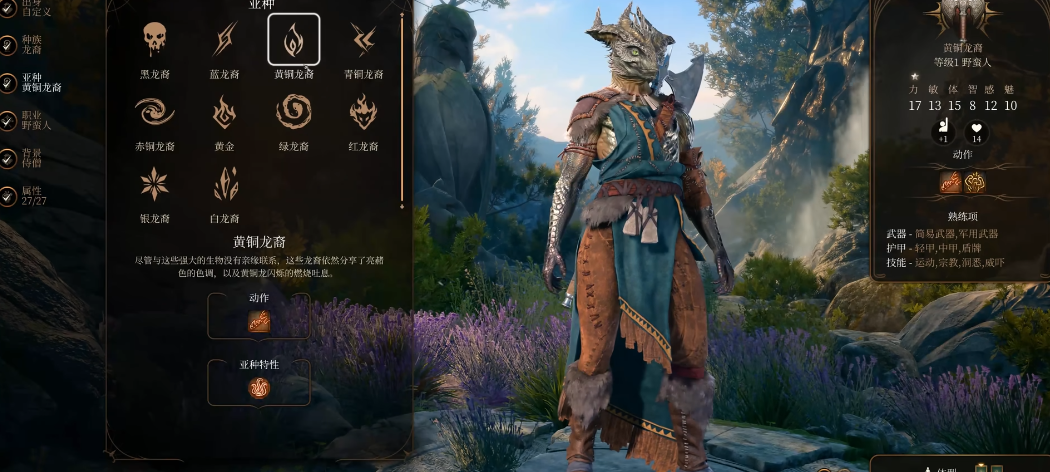Pick the Red Dragonborn (红龙裔) flame icon
This screenshot has height=472, width=1050.
click(363, 112)
